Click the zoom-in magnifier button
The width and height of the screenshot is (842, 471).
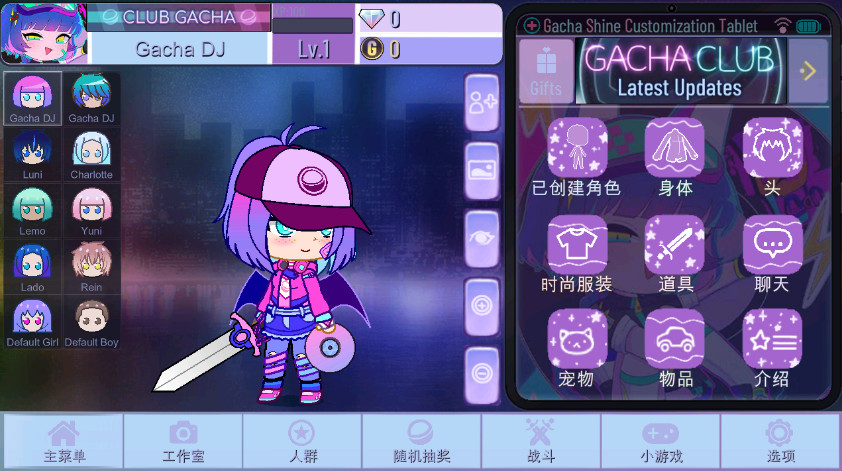483,304
